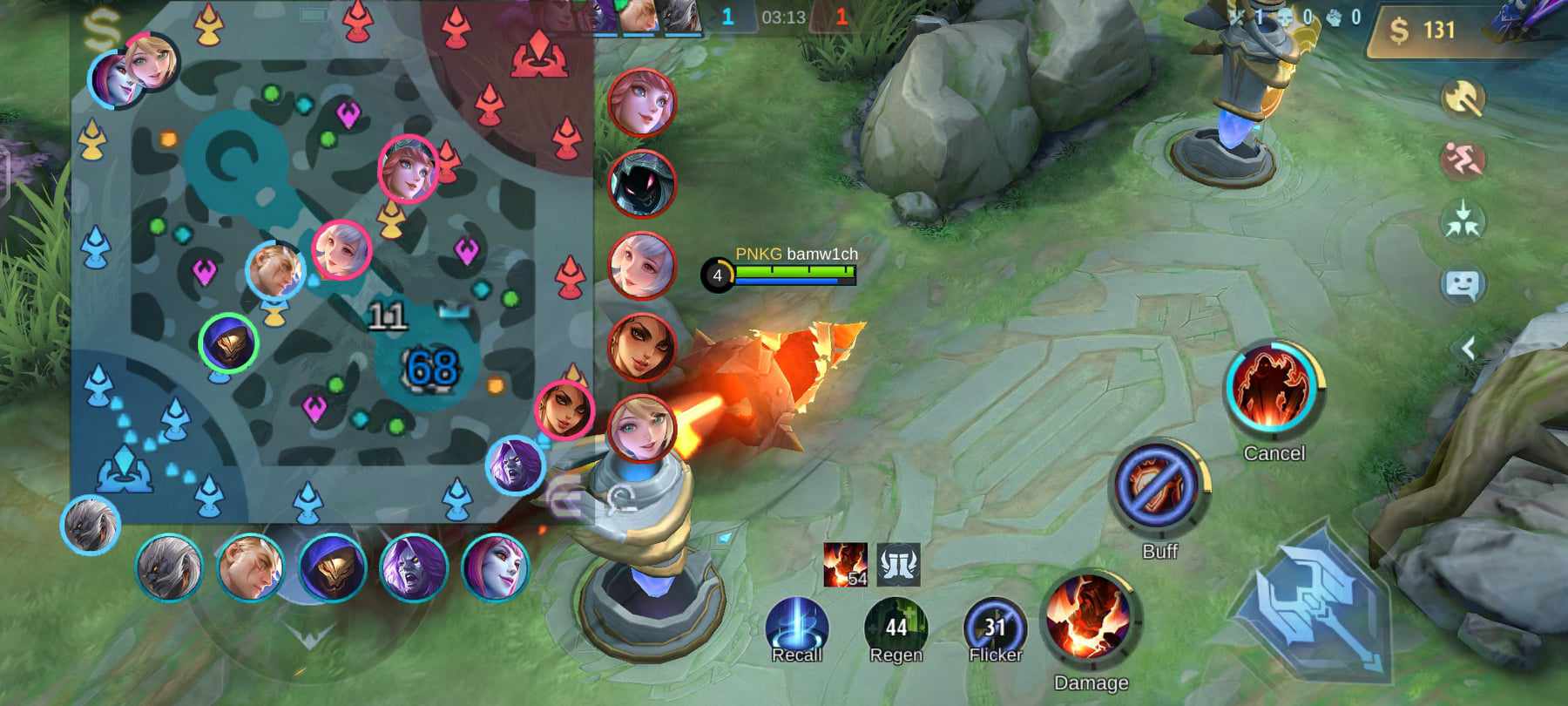Target the blonde enemy hero portrait at top
The width and height of the screenshot is (1568, 706).
[642, 102]
